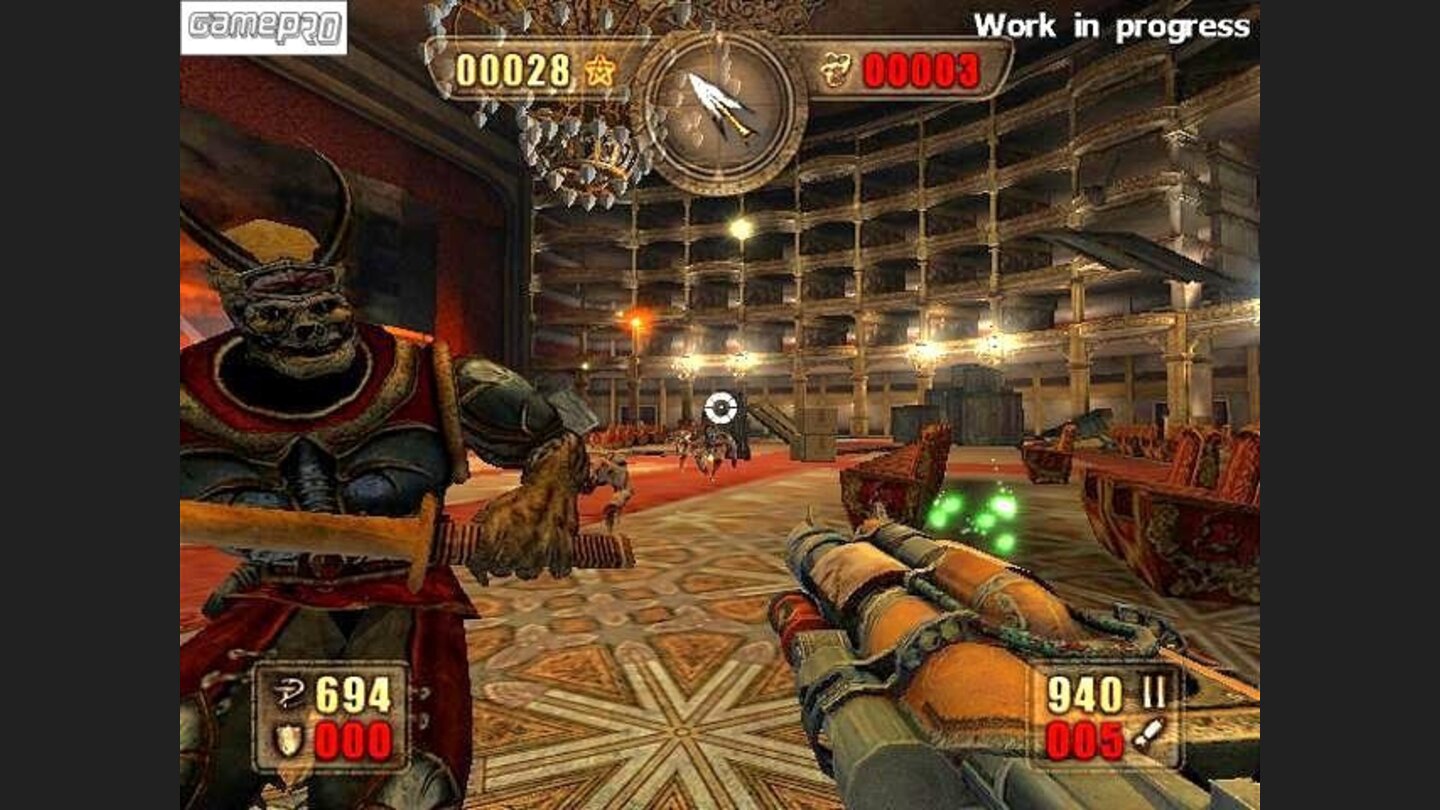Click the grenade icon beside the 005 counter
Screen dimensions: 1440x810
coord(1148,733)
